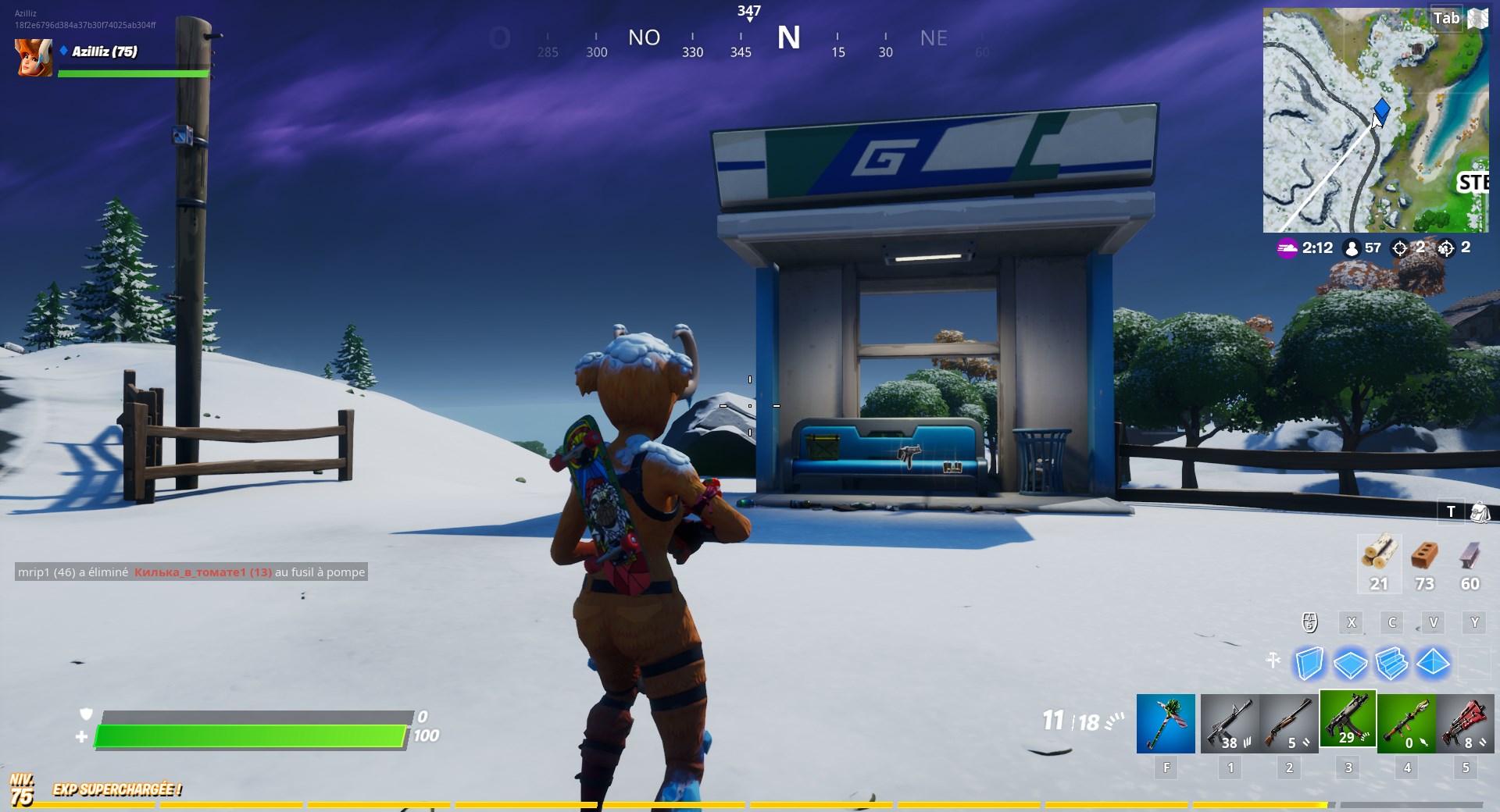The height and width of the screenshot is (812, 1500).
Task: Open the map via the Tab key label
Action: [x=1446, y=18]
